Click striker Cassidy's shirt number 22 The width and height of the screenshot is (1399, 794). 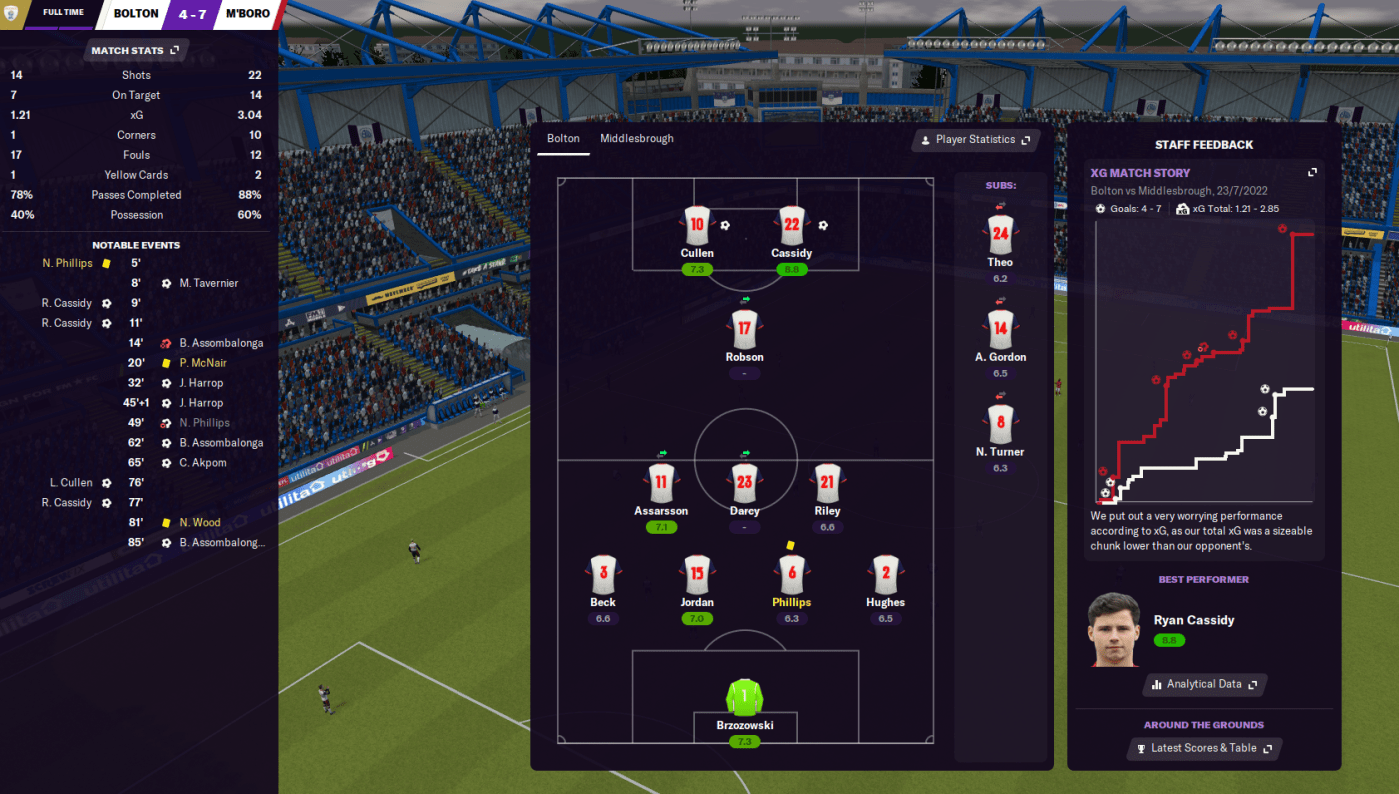(x=791, y=225)
